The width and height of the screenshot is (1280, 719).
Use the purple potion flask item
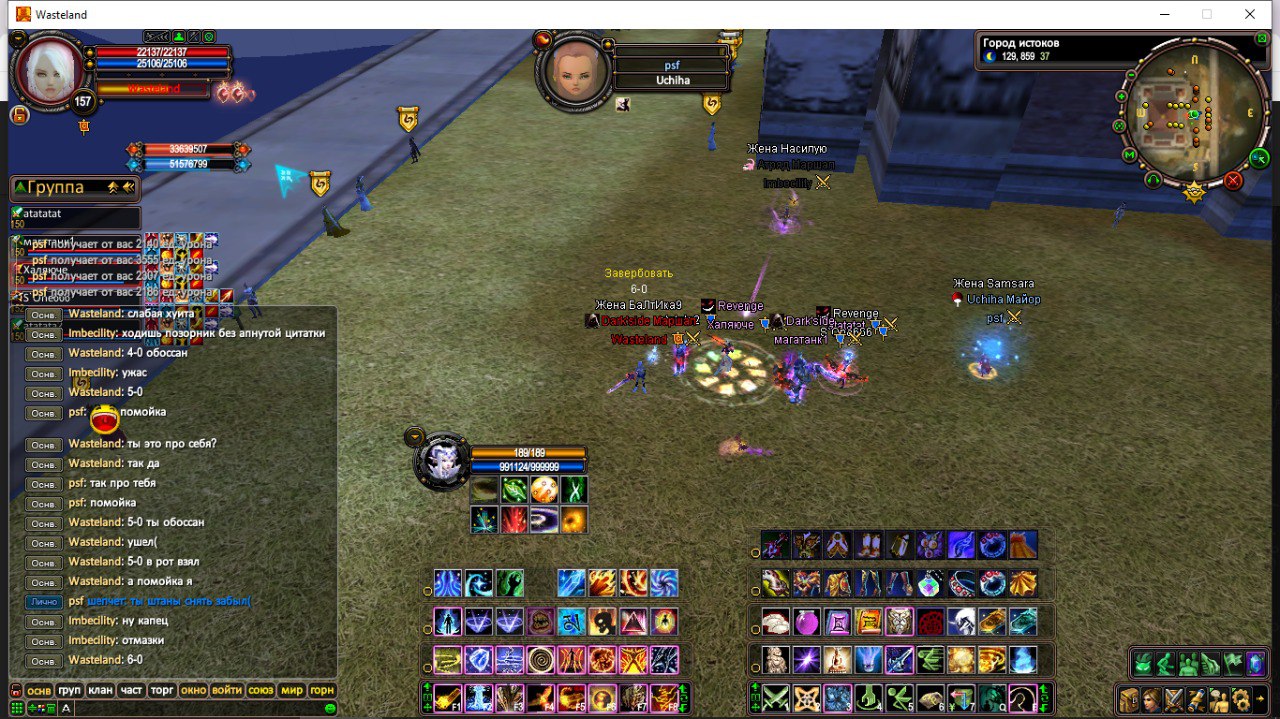point(807,622)
